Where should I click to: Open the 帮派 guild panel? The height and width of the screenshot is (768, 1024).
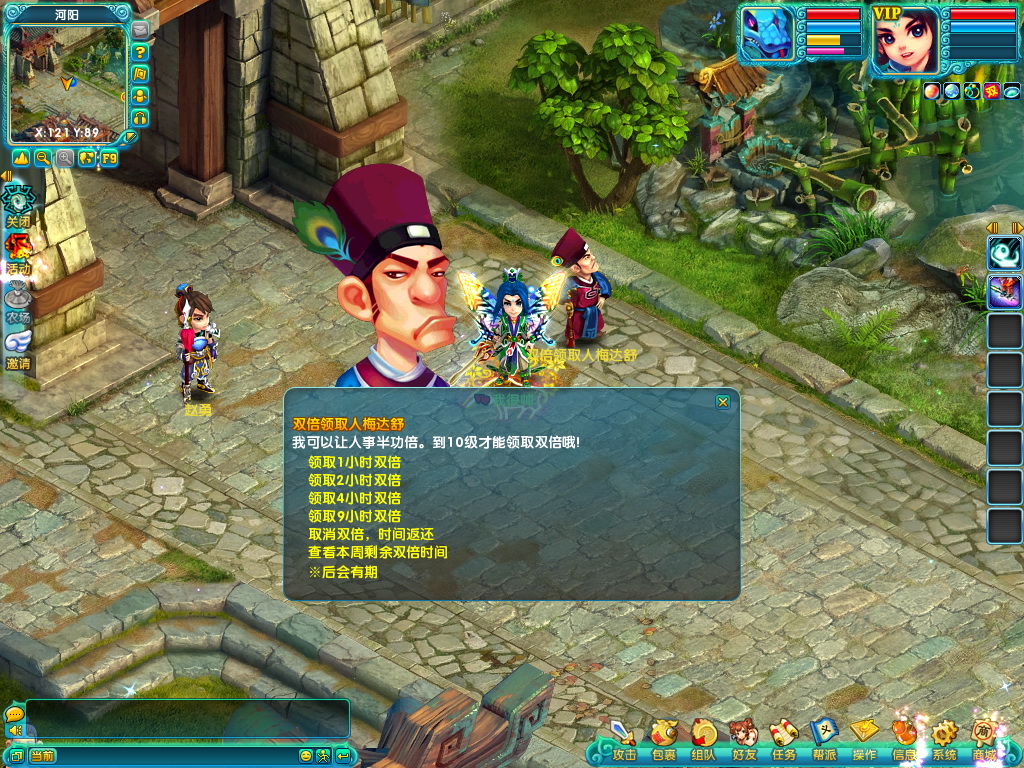[823, 739]
